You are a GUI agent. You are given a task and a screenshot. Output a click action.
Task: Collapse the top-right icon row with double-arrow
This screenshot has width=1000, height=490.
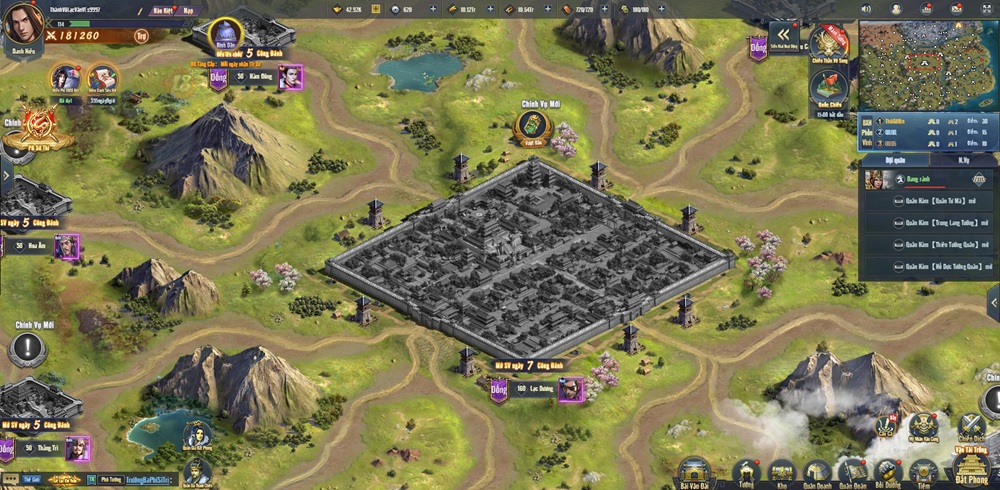pyautogui.click(x=783, y=34)
